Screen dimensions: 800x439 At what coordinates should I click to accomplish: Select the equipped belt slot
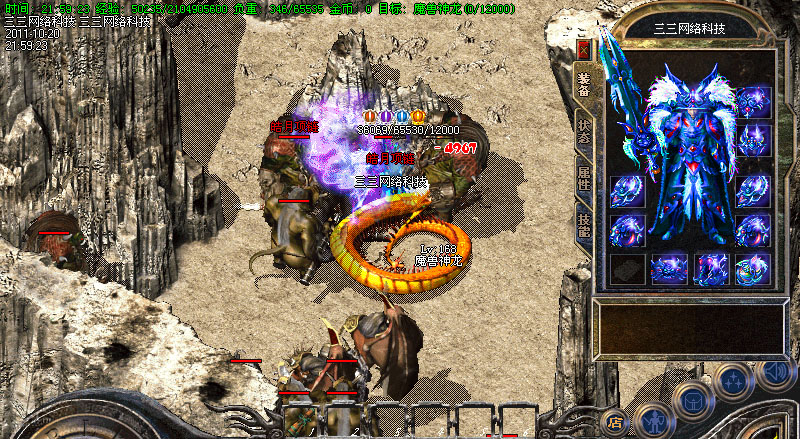point(669,269)
